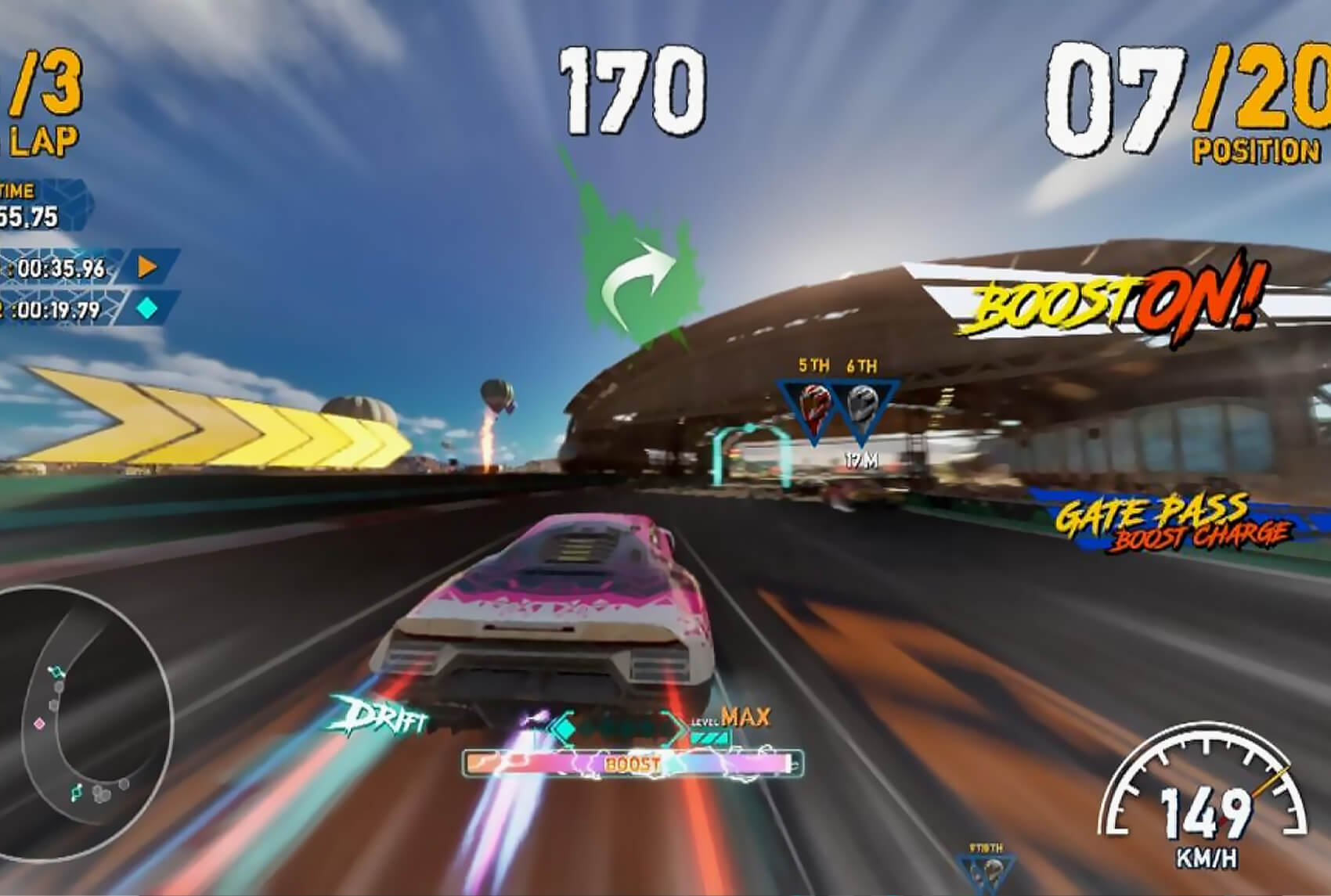The width and height of the screenshot is (1331, 896).
Task: Click the 6th place grey helmet marker
Action: tap(863, 405)
